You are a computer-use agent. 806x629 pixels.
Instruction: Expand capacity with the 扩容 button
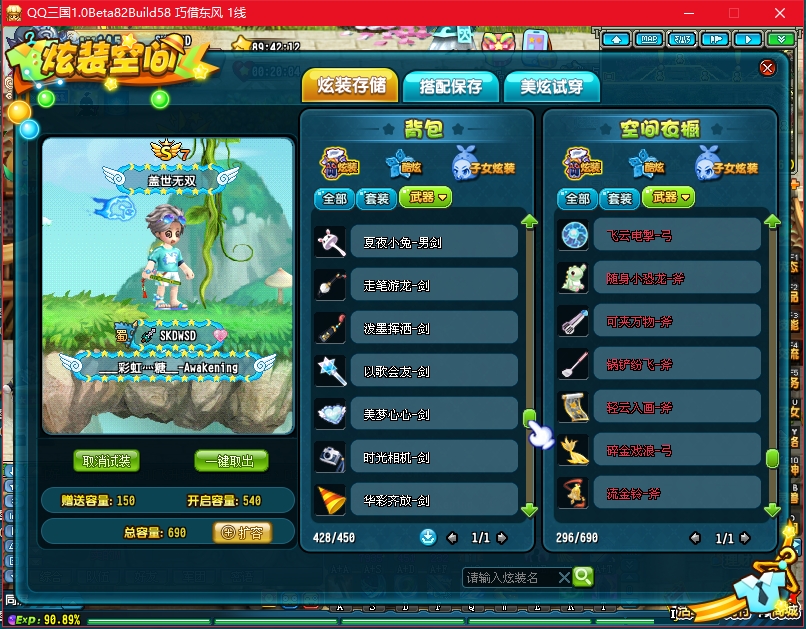[242, 533]
